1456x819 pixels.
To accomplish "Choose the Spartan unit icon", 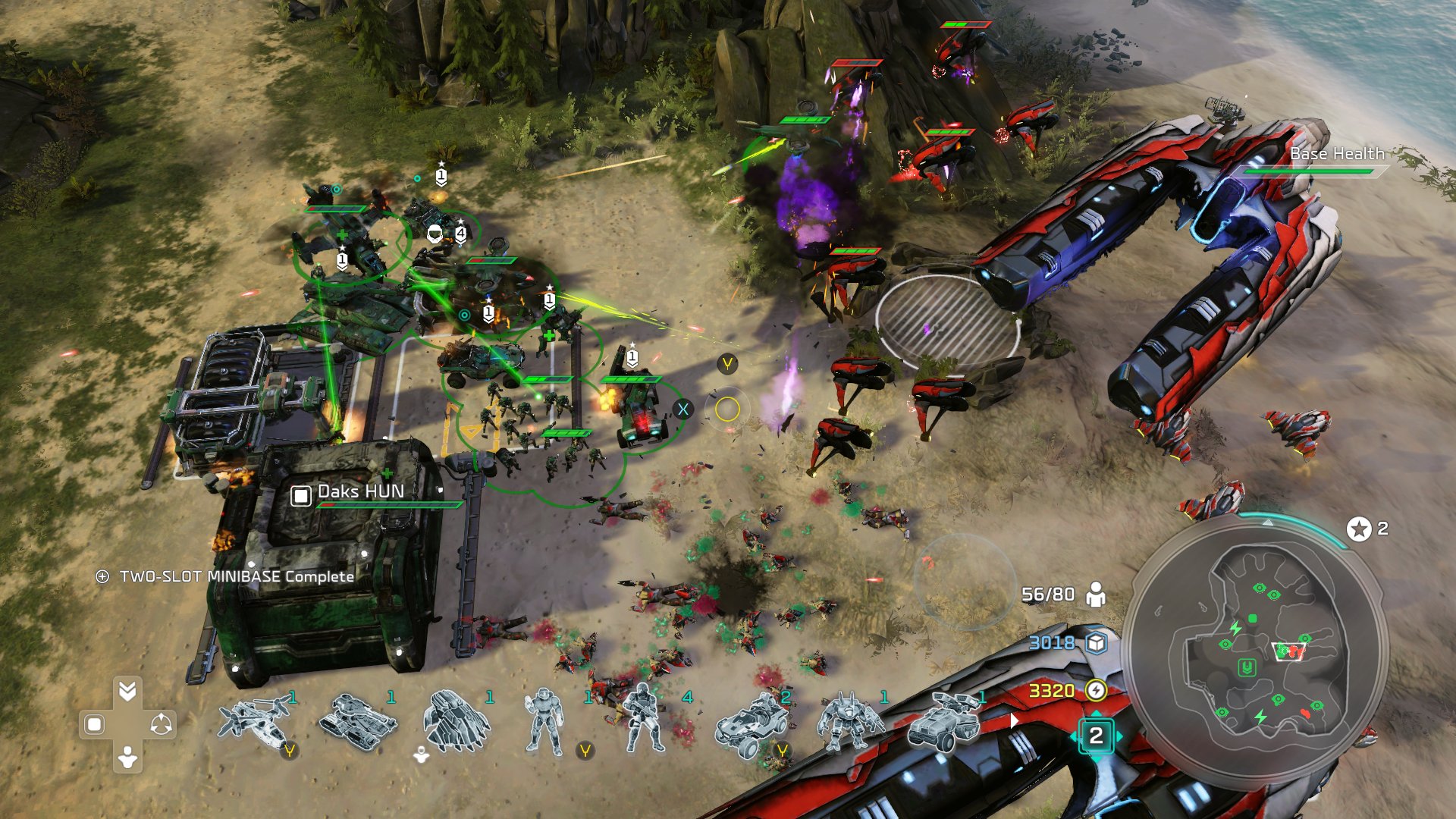I will [x=544, y=723].
